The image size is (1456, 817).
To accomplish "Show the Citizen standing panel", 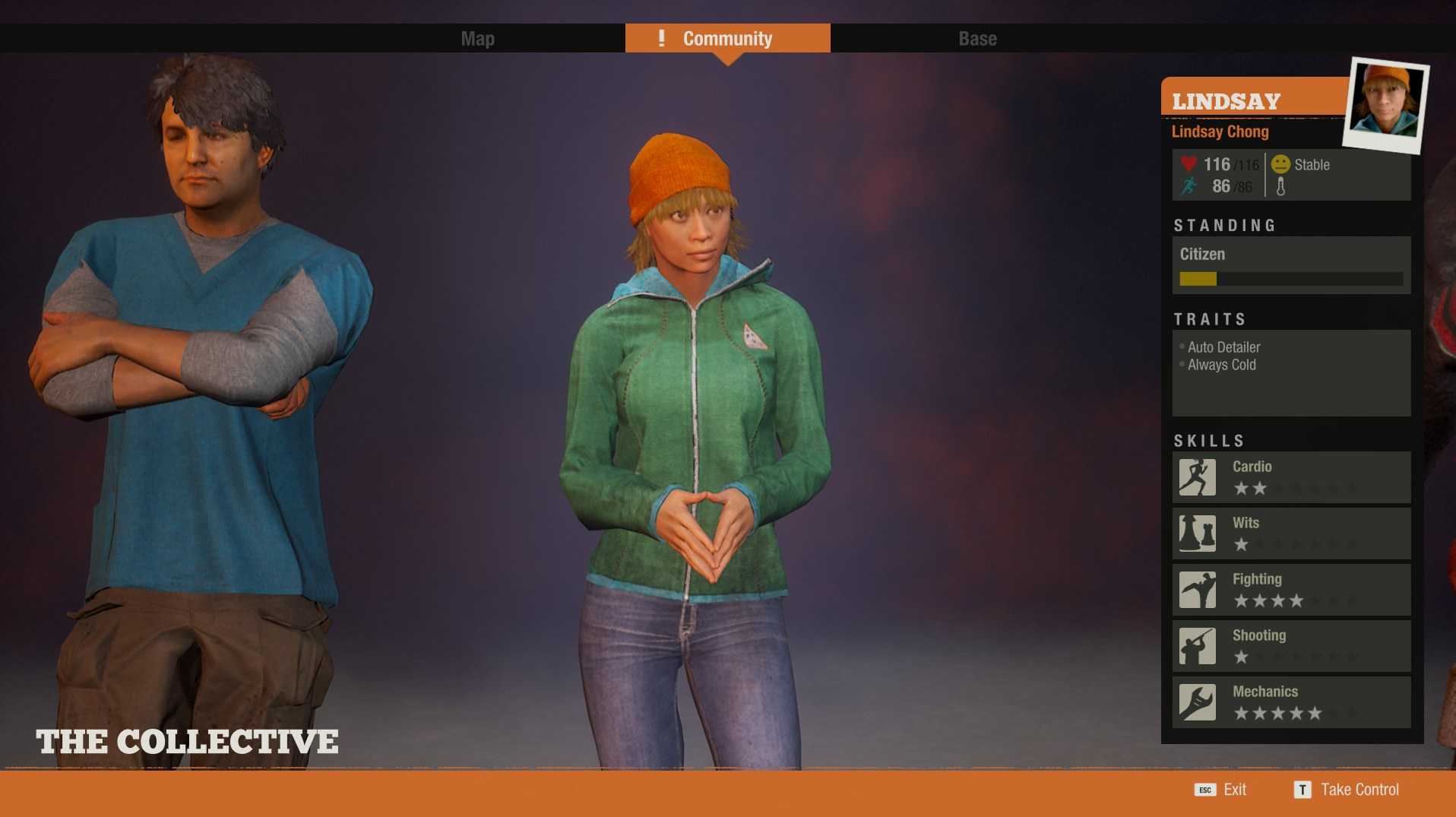I will click(1291, 264).
